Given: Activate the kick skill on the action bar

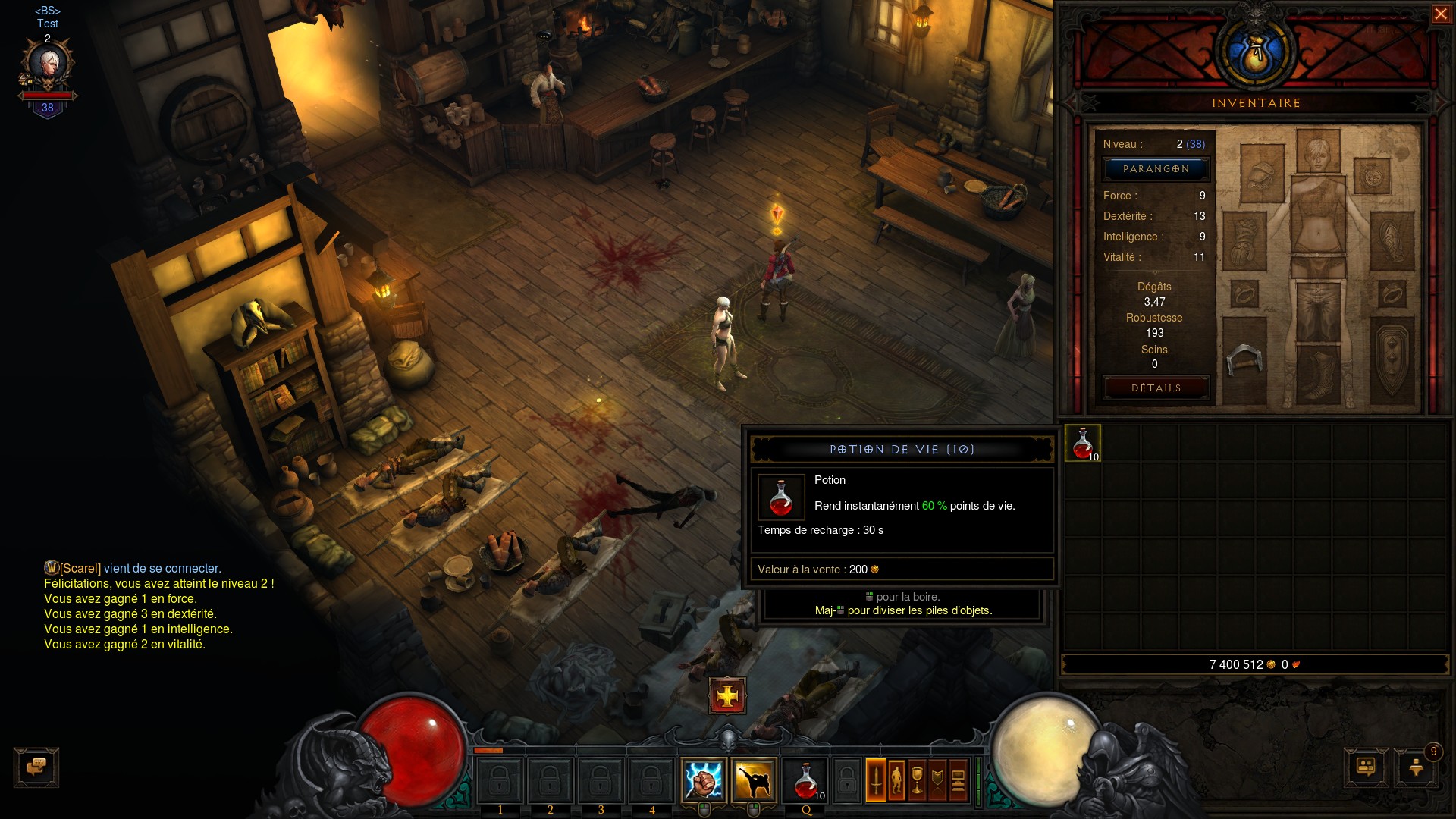Looking at the screenshot, I should pyautogui.click(x=754, y=780).
